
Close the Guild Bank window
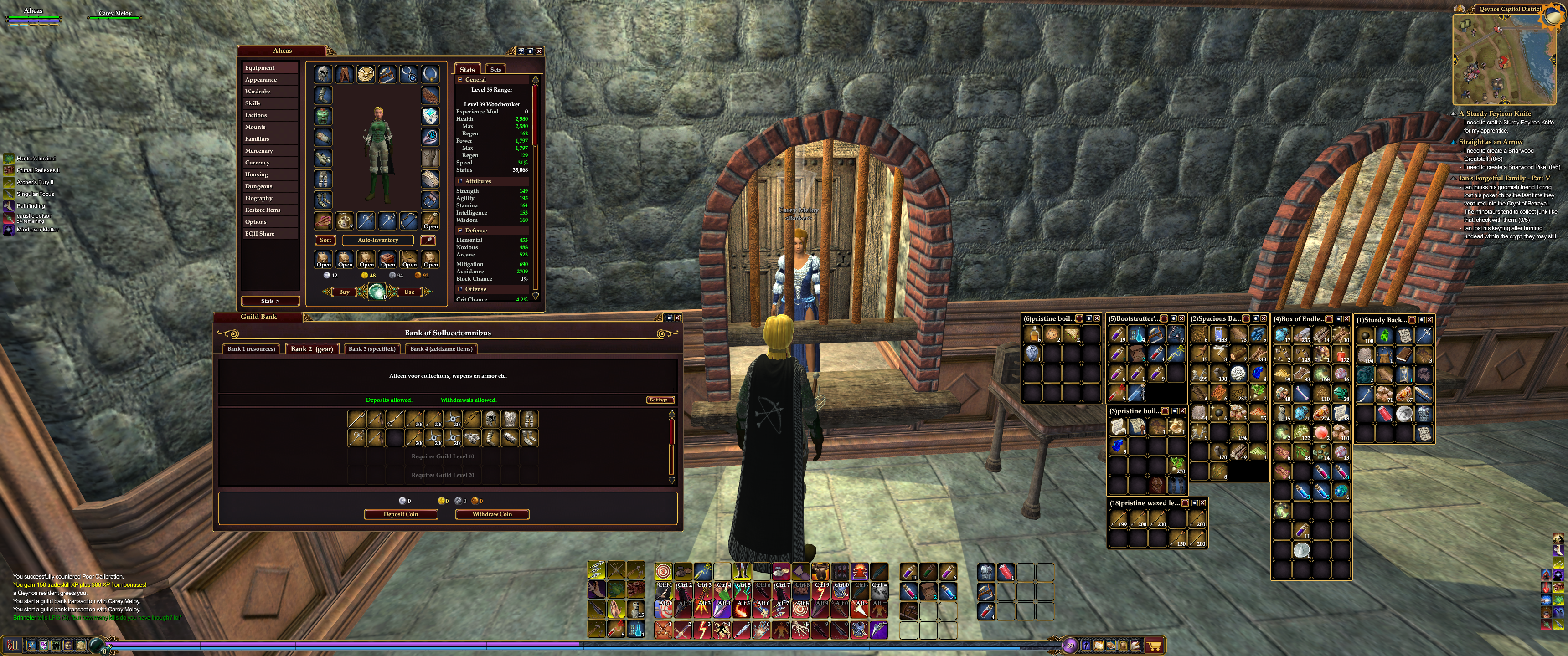pos(677,318)
